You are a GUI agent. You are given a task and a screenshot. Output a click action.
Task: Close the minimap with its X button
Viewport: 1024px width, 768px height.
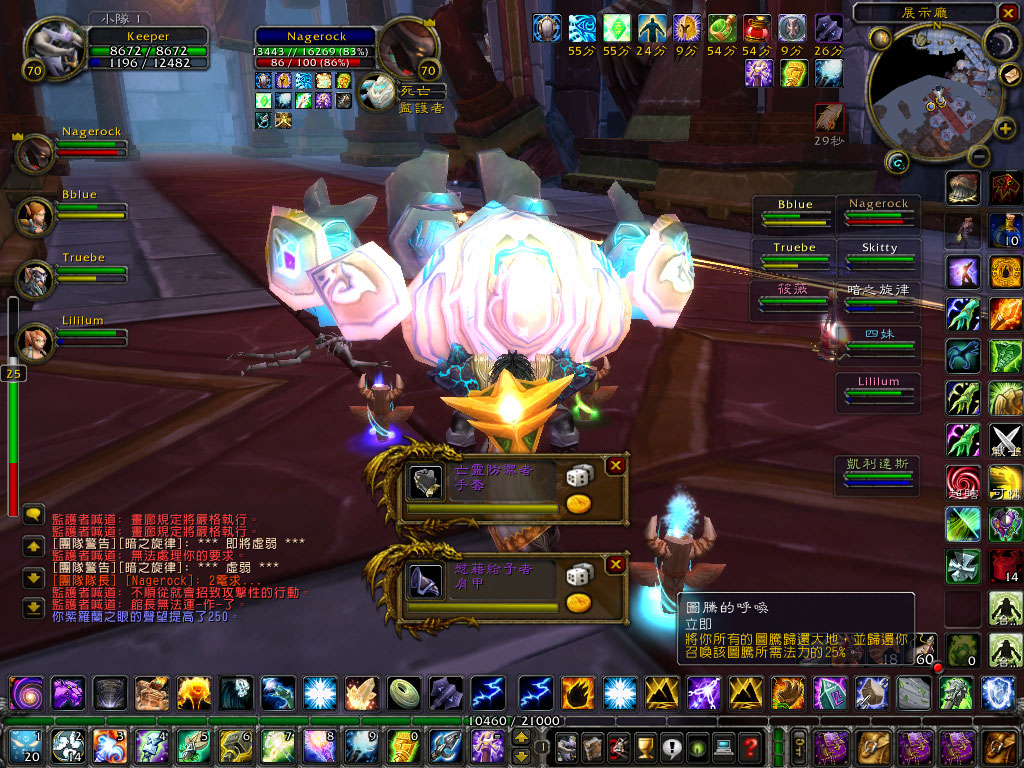tap(1007, 13)
